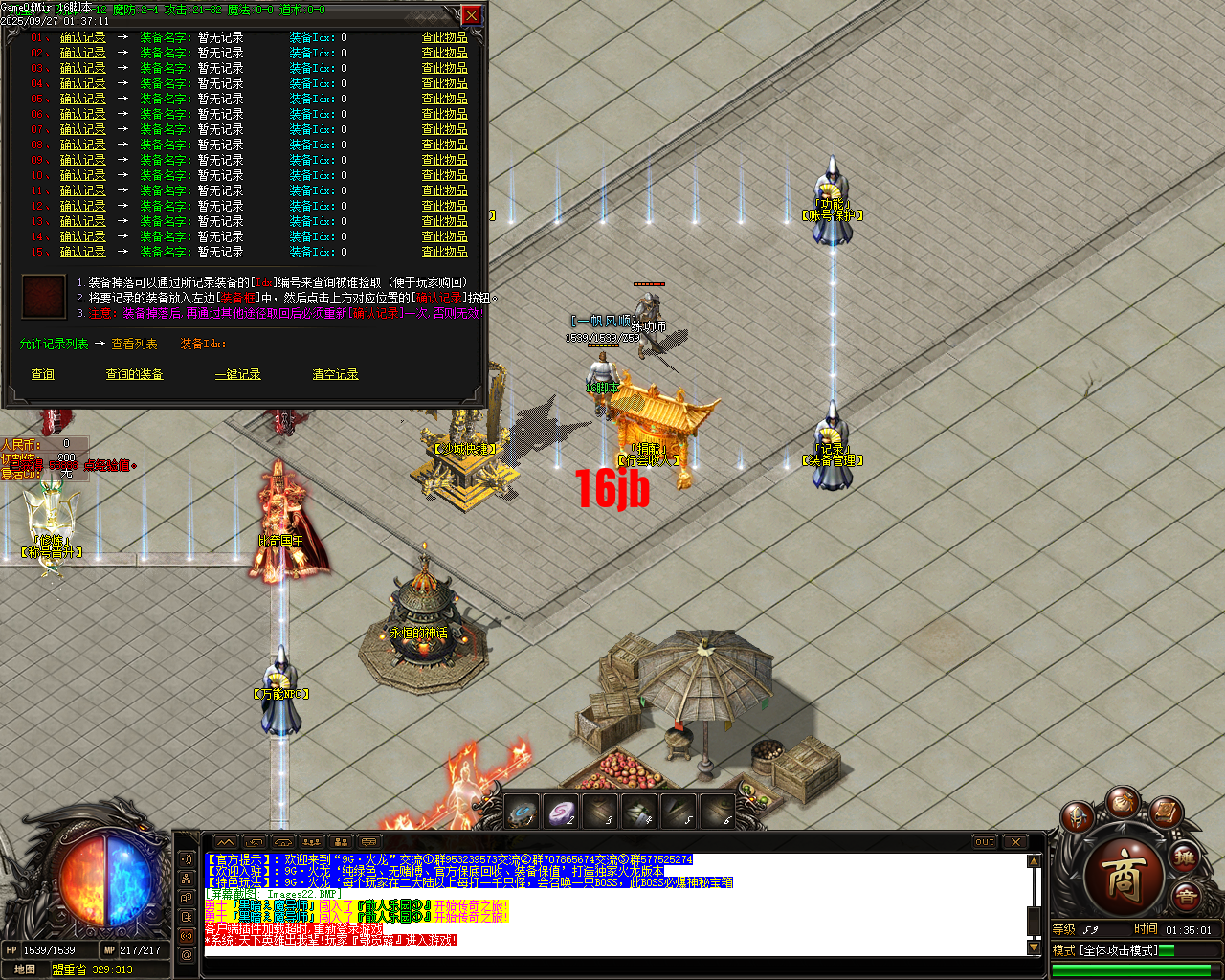This screenshot has width=1225, height=980.
Task: Click the speech bubble icon on the chat toolbar
Action: click(x=368, y=841)
